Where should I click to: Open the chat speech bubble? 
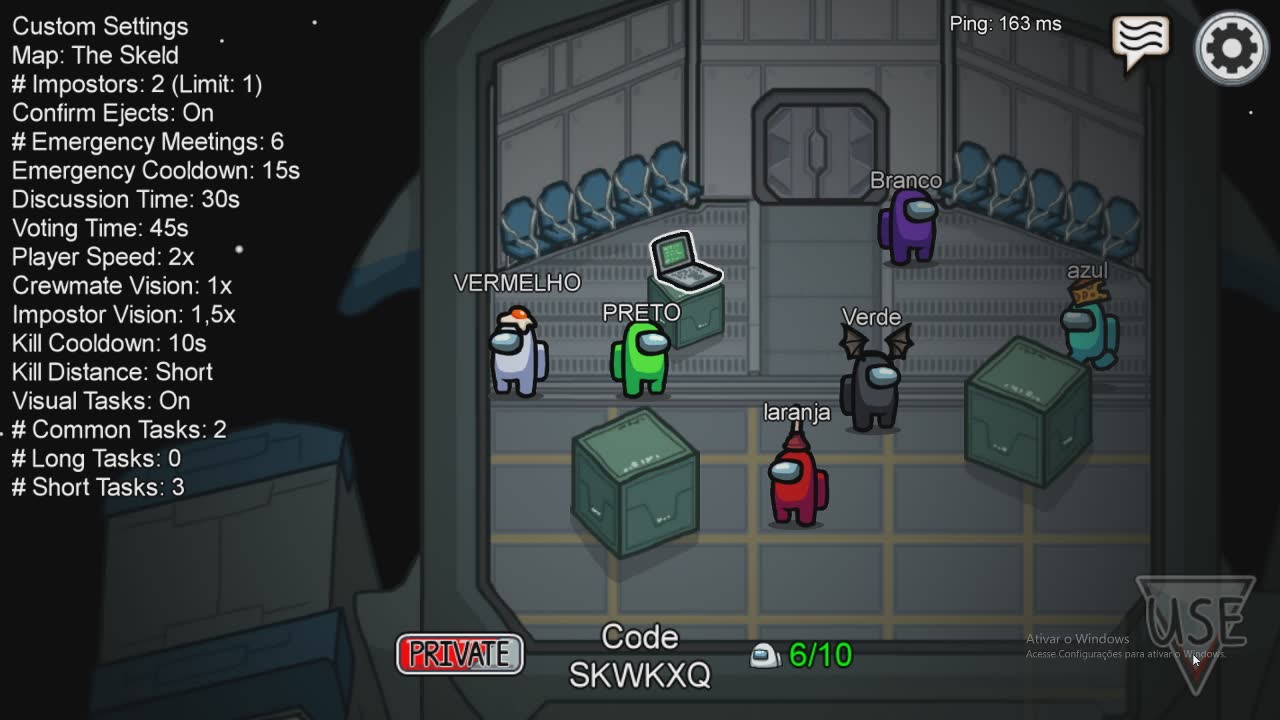1140,42
